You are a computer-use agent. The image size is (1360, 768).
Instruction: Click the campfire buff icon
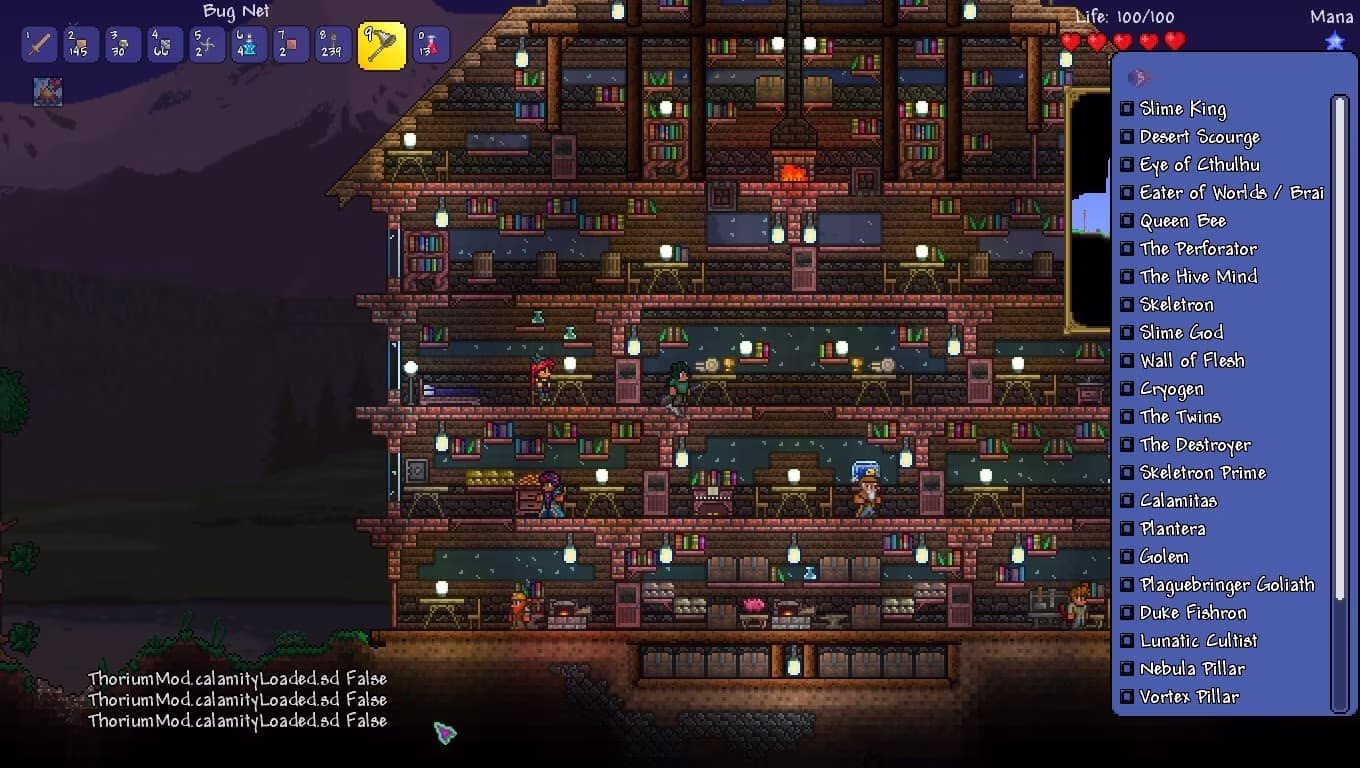coord(47,92)
